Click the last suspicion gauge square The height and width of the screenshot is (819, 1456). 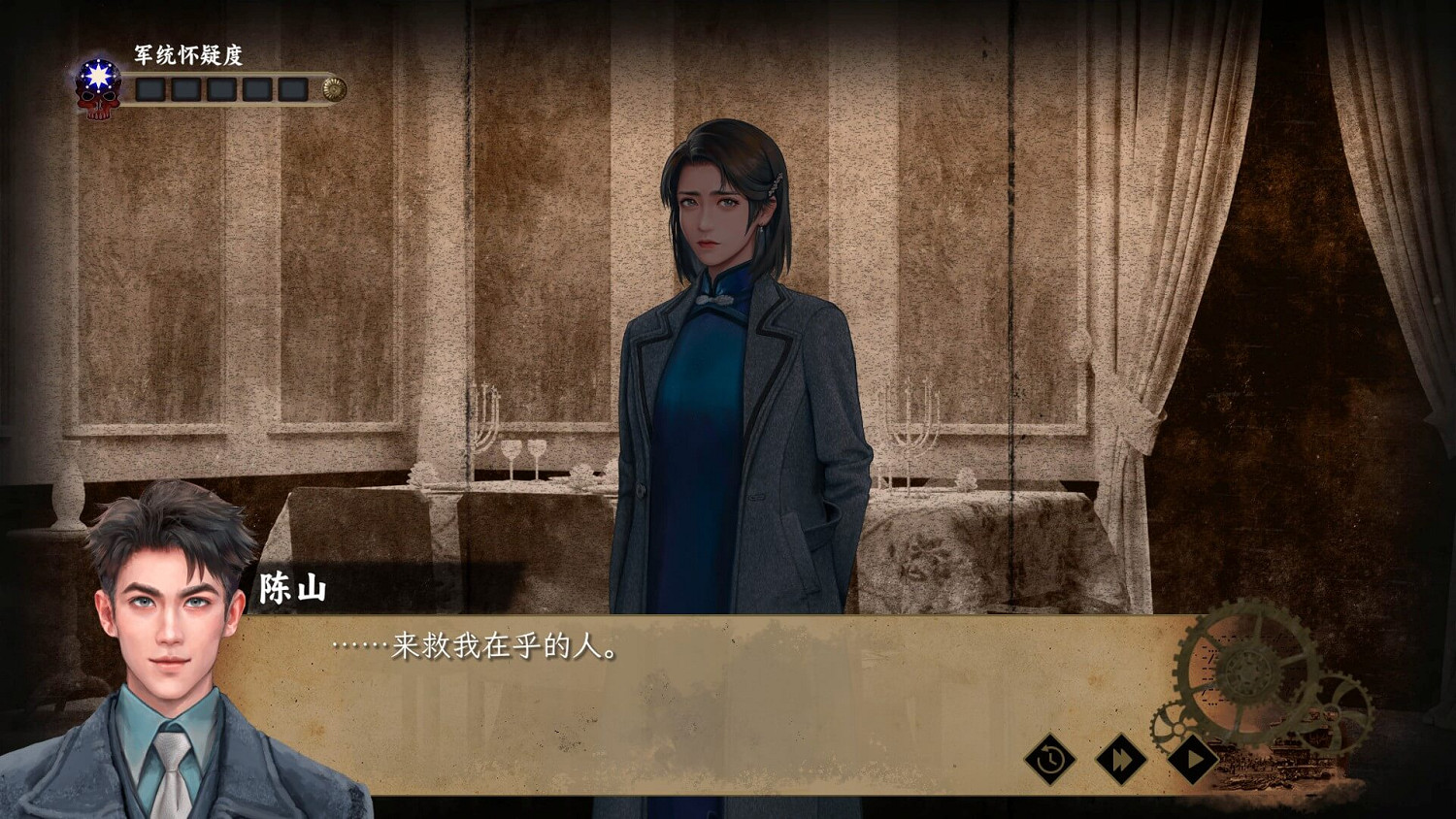tap(293, 89)
